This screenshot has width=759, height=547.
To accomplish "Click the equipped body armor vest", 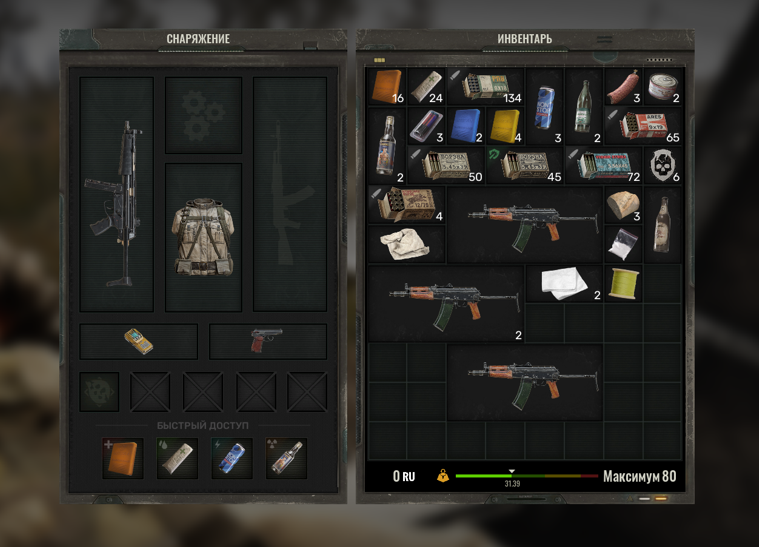I will pyautogui.click(x=203, y=236).
